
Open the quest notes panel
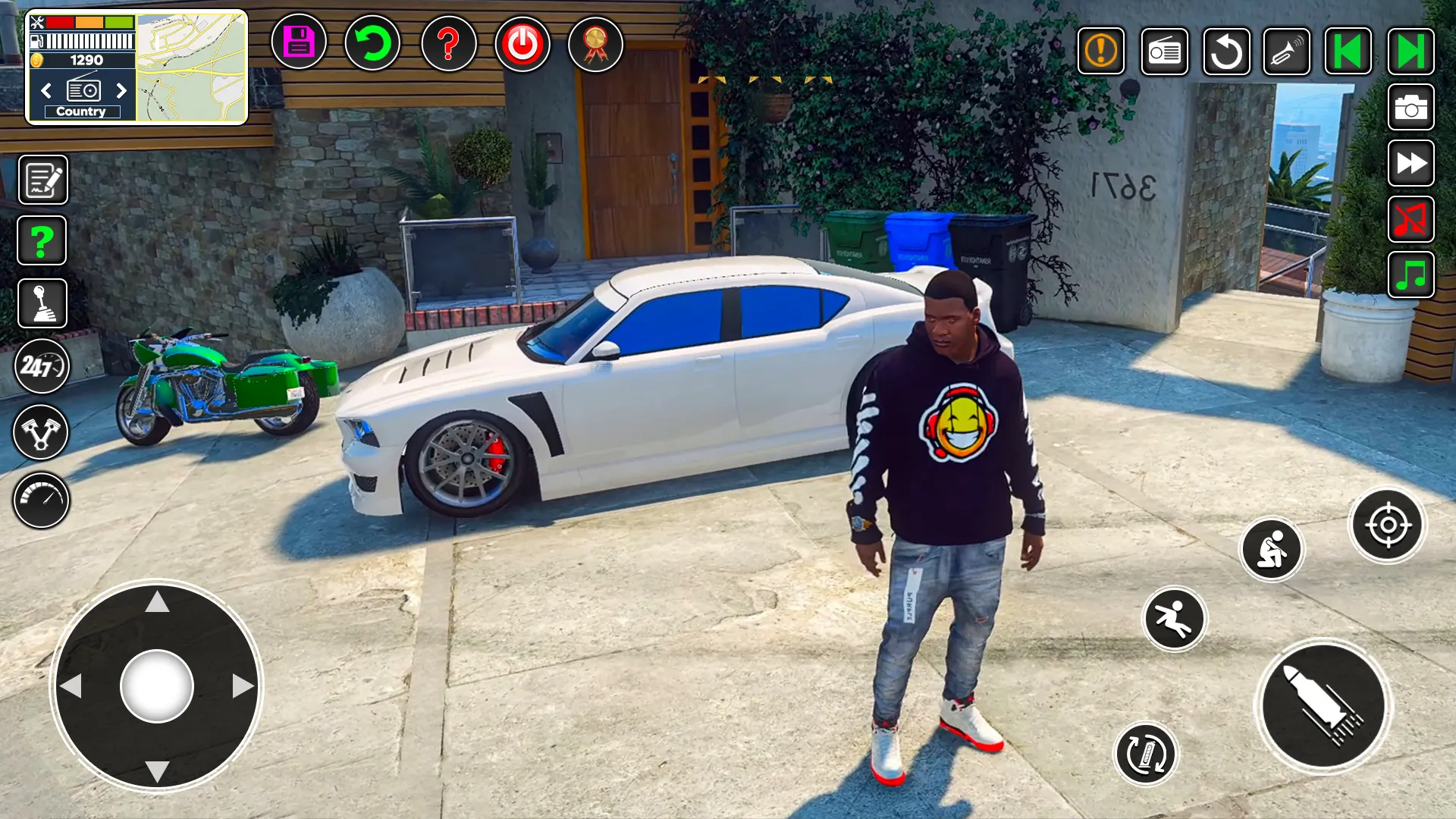(x=42, y=180)
